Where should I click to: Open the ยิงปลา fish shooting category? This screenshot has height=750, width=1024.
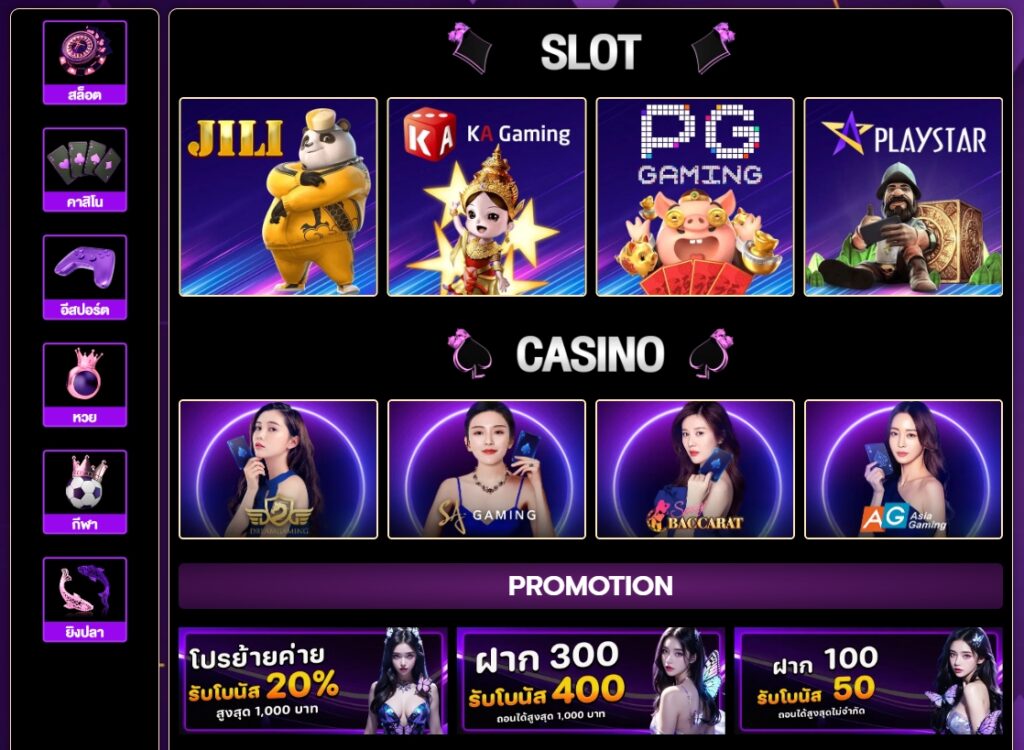[x=85, y=599]
